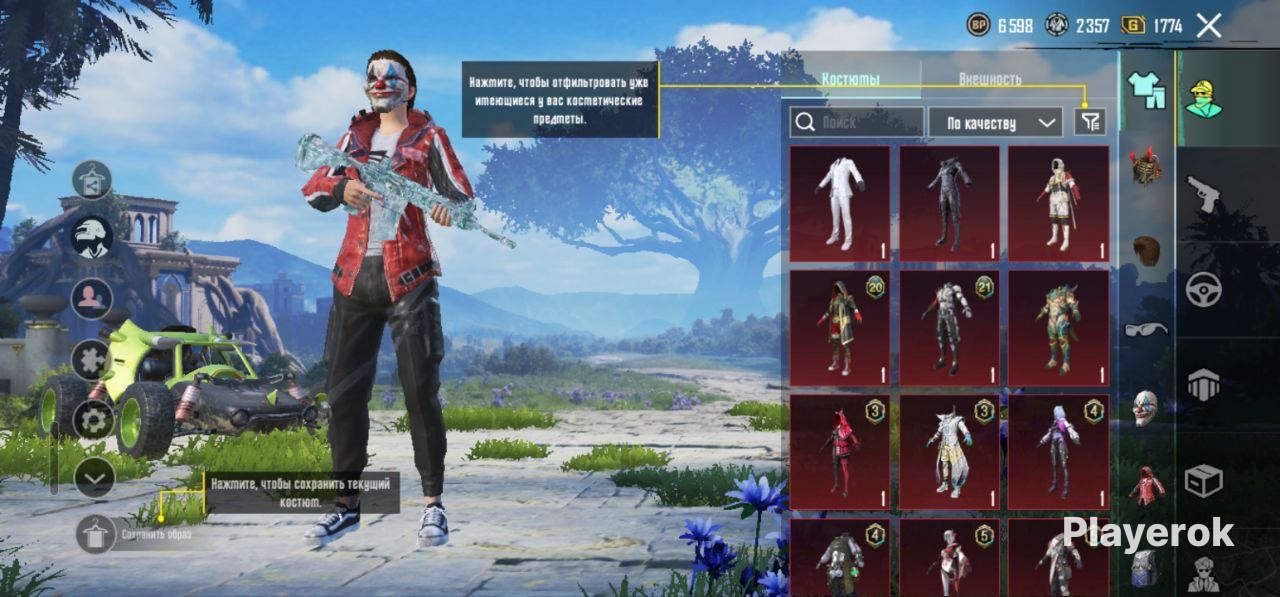Screen dimensions: 1280x597
Task: Switch to the Костюмы tab
Action: pyautogui.click(x=850, y=78)
